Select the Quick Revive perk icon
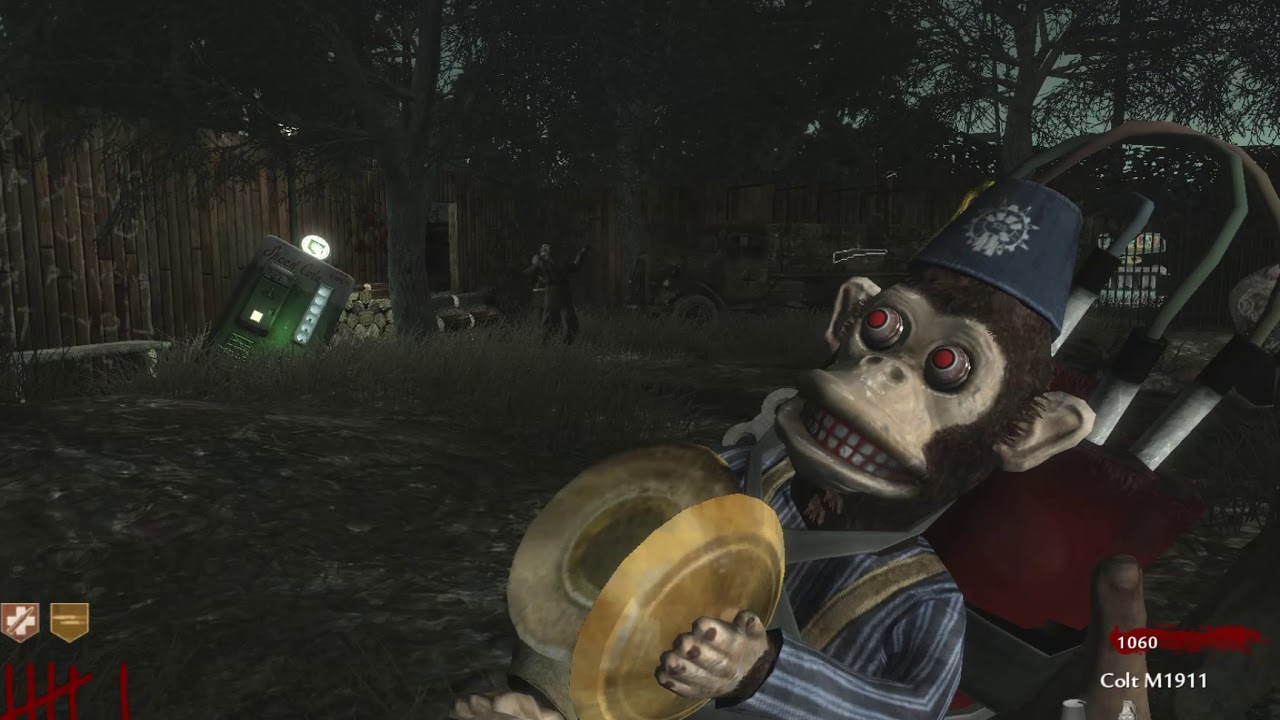The image size is (1280, 720). (x=19, y=622)
